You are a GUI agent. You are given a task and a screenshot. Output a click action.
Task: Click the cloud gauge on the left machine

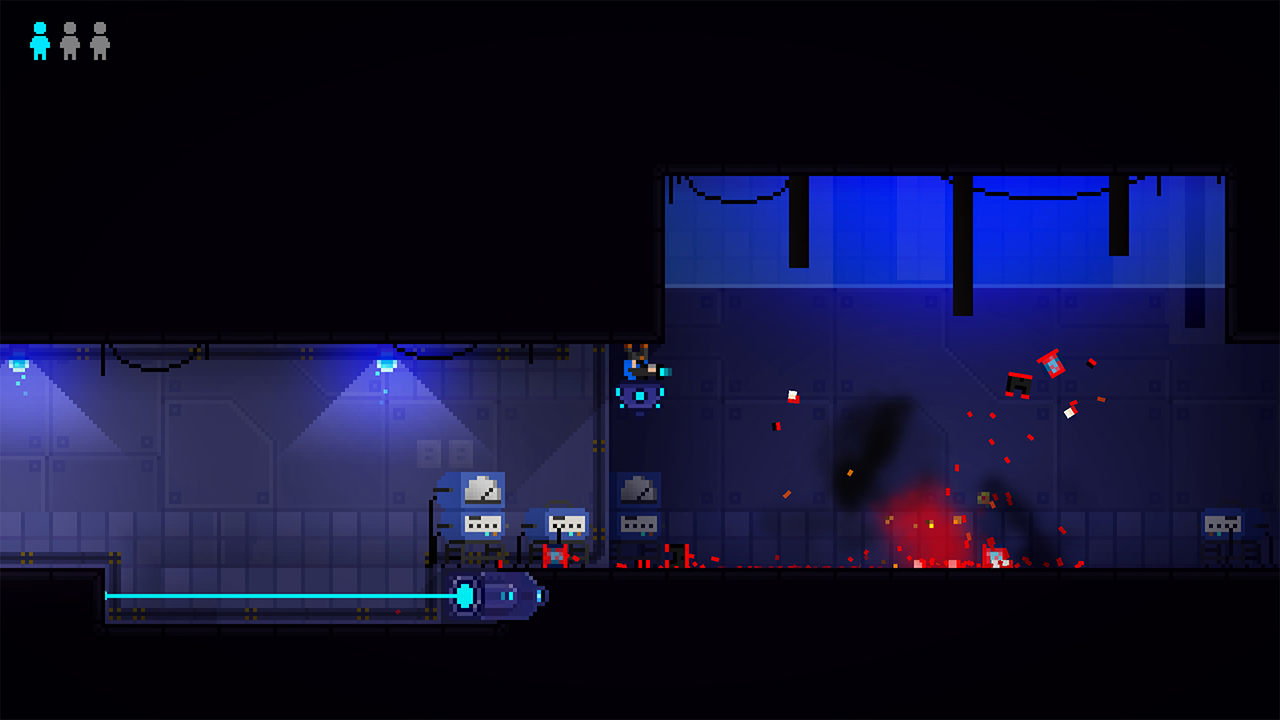point(483,491)
